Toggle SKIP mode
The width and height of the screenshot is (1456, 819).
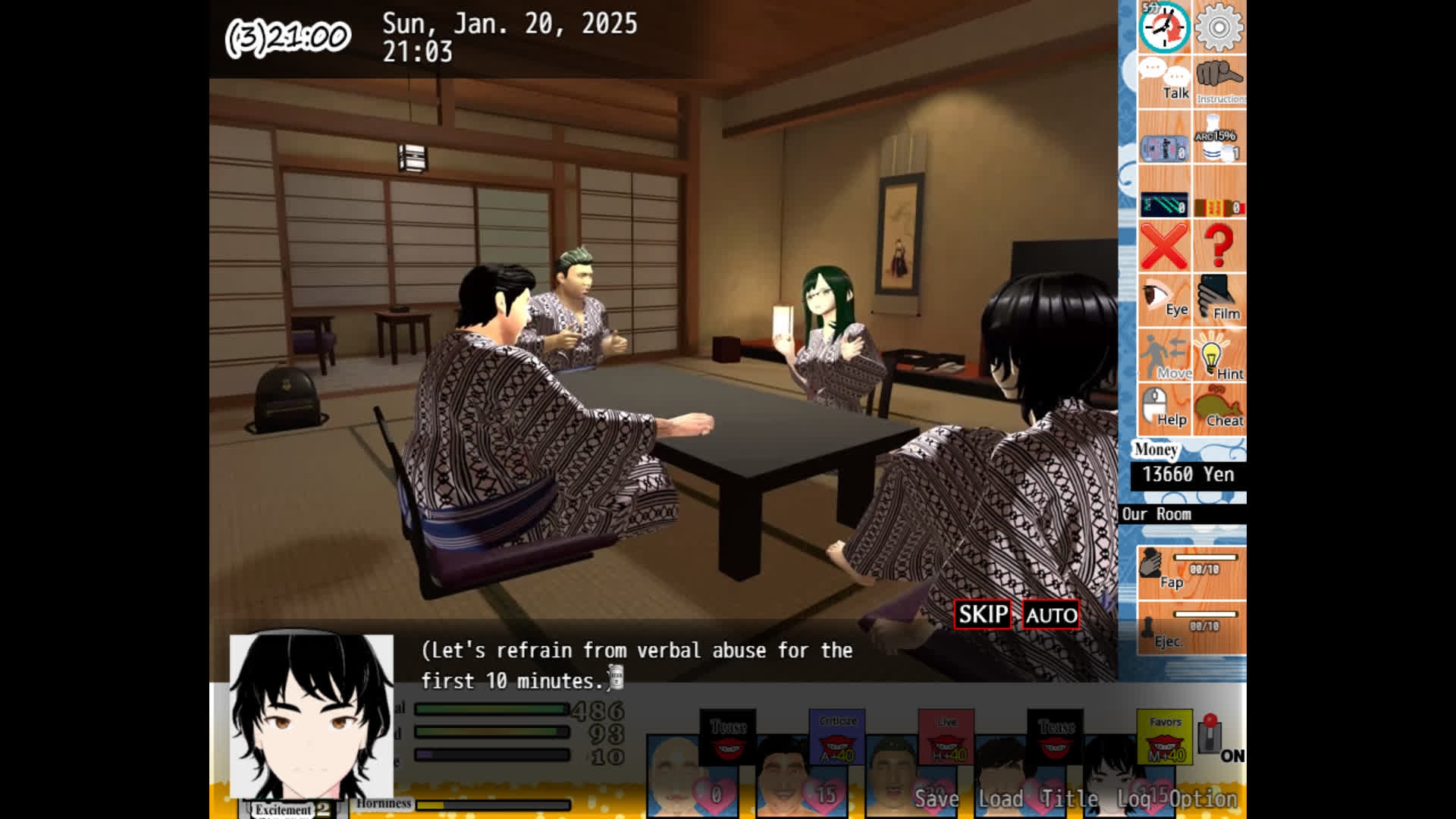981,614
